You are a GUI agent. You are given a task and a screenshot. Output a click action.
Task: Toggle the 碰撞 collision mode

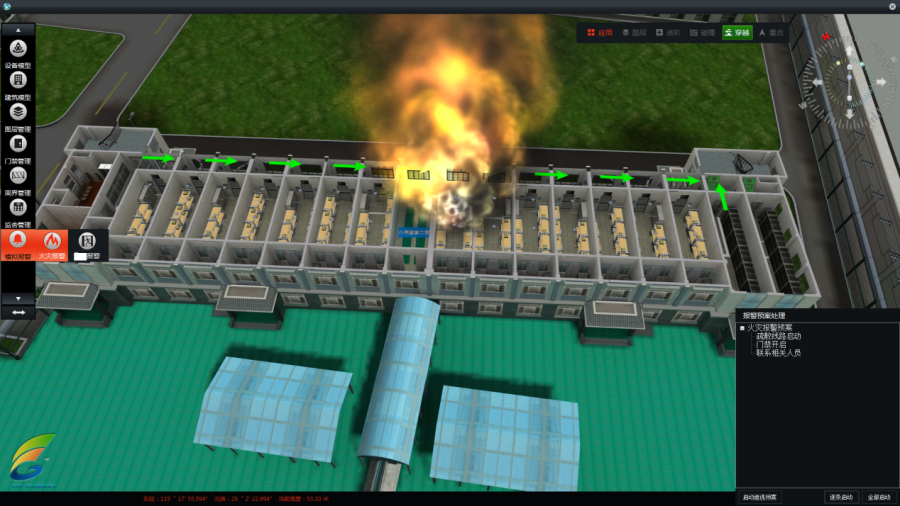pyautogui.click(x=701, y=33)
